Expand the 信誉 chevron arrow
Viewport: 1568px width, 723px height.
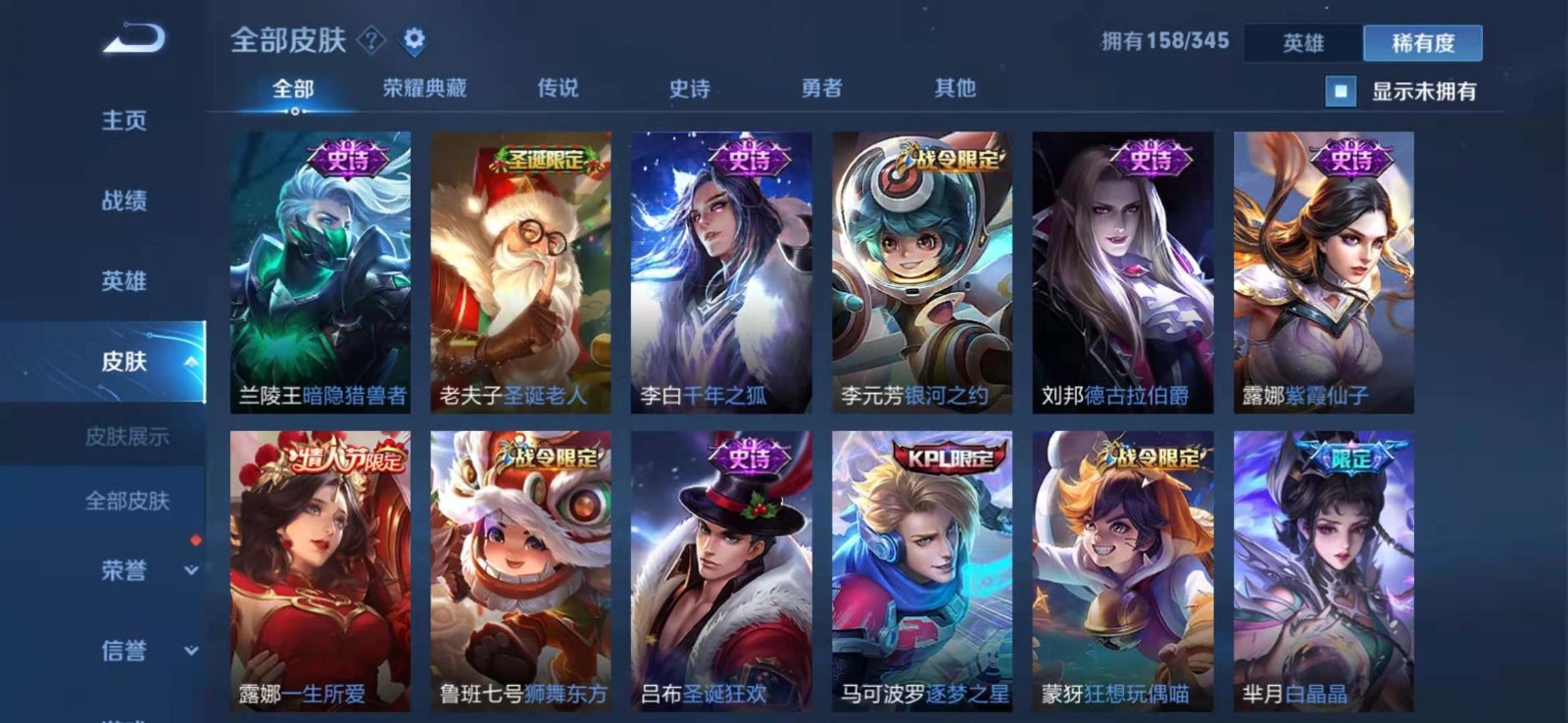[x=189, y=650]
